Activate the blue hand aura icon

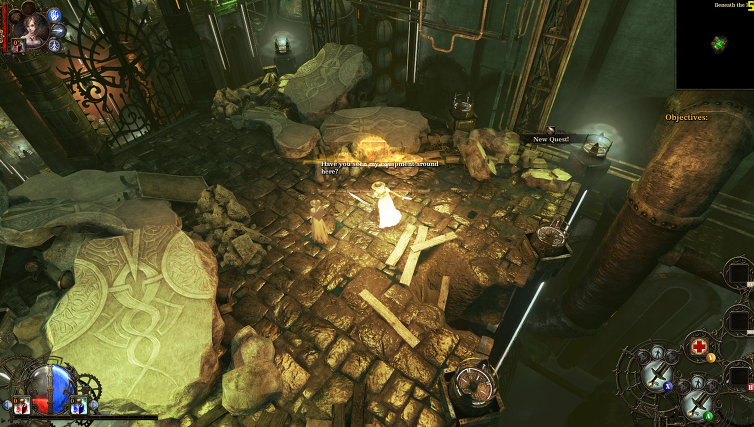54,15
